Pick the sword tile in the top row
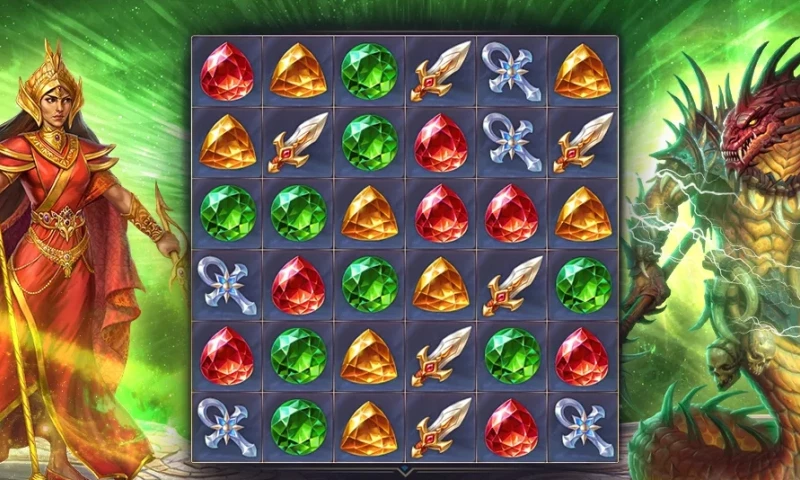 tap(441, 71)
